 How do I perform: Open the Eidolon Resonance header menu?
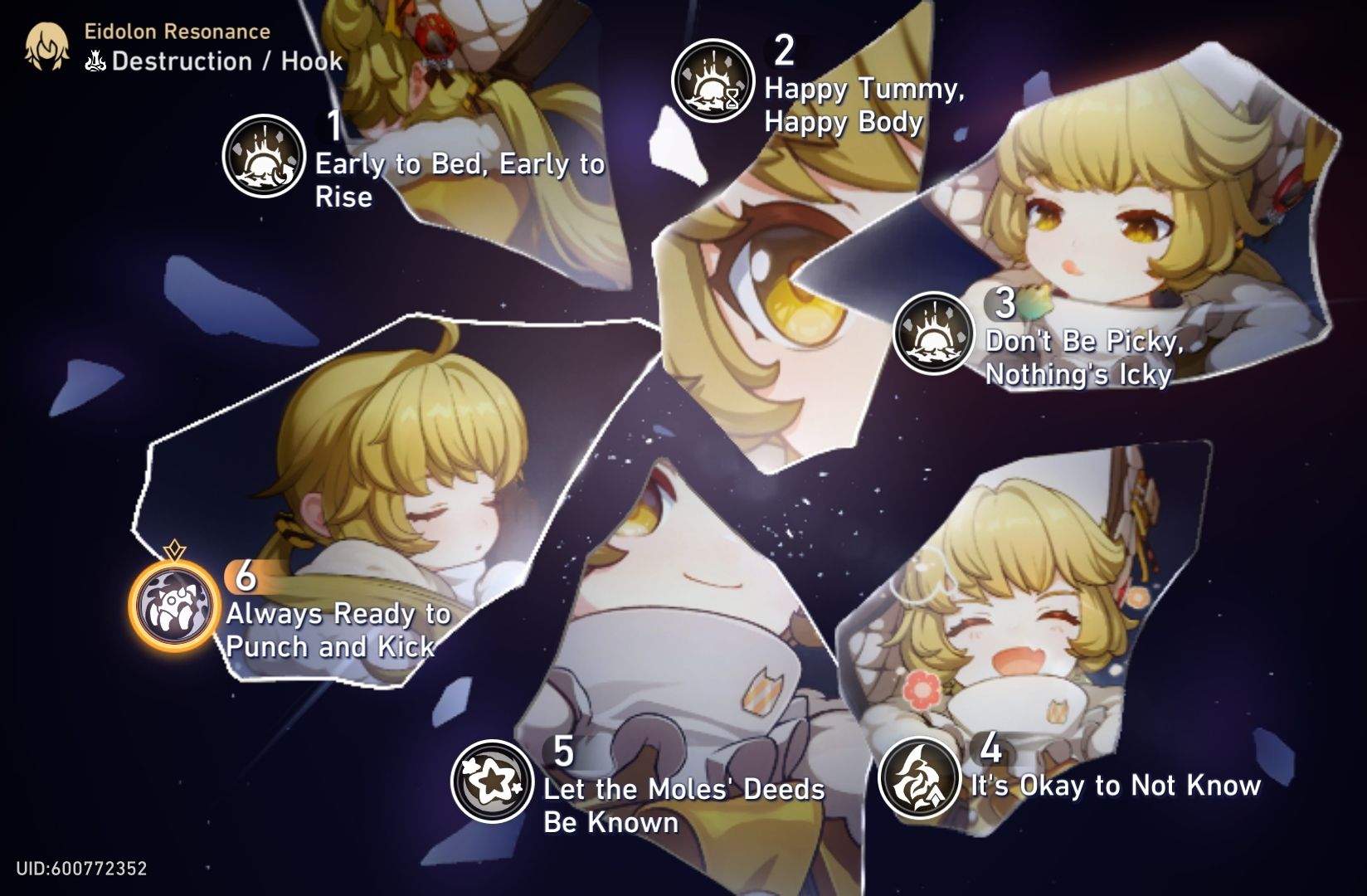click(174, 33)
